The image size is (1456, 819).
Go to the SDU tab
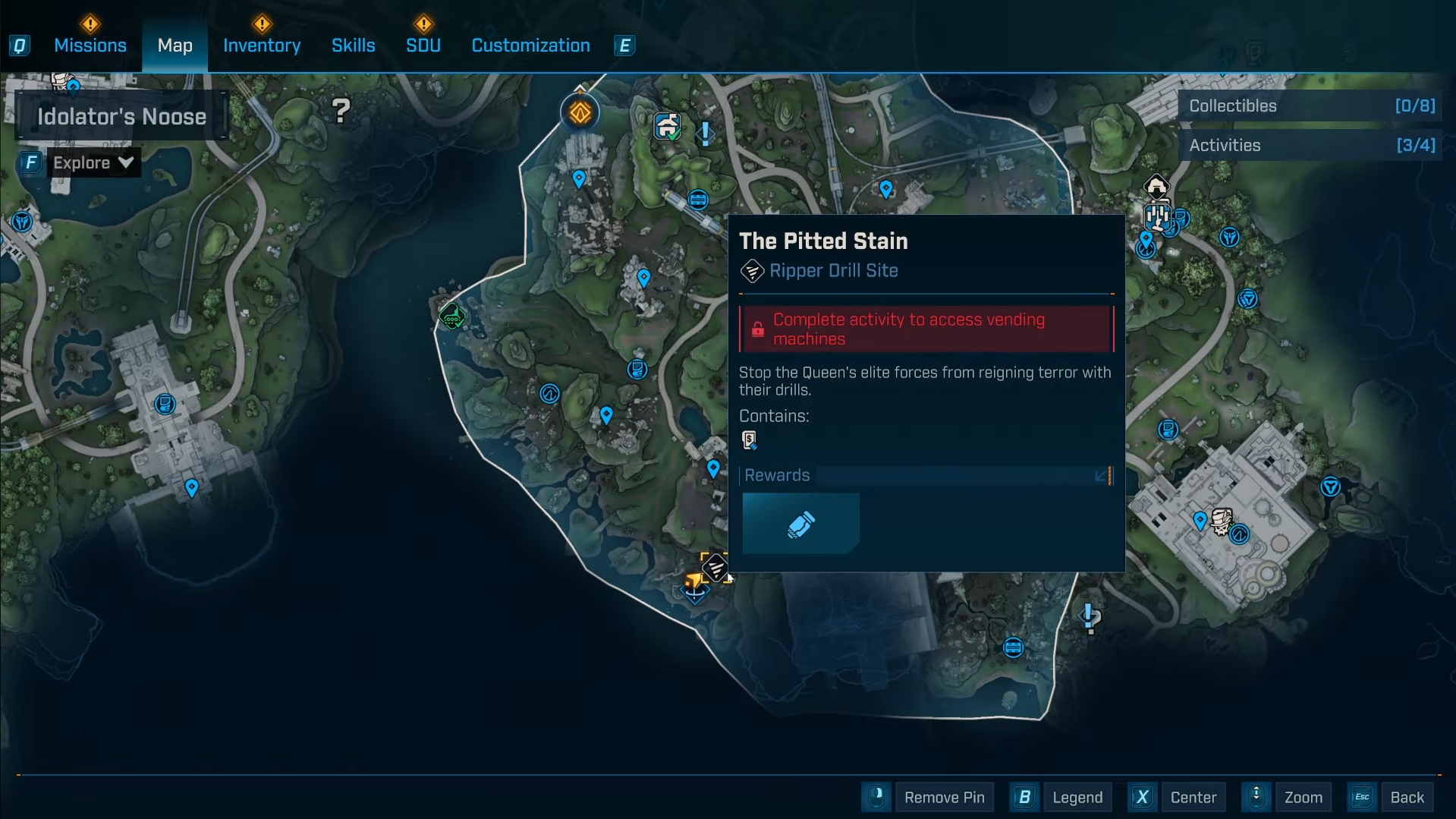(x=423, y=46)
